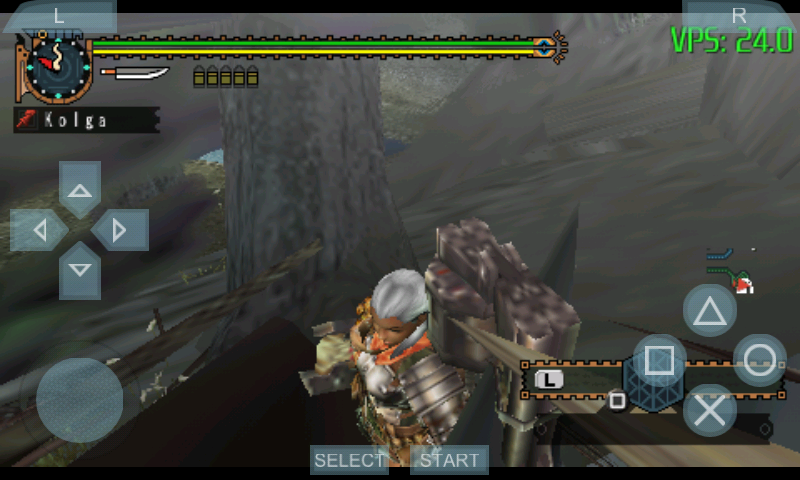This screenshot has width=800, height=480.
Task: Tap the D-pad down arrow
Action: 80,270
